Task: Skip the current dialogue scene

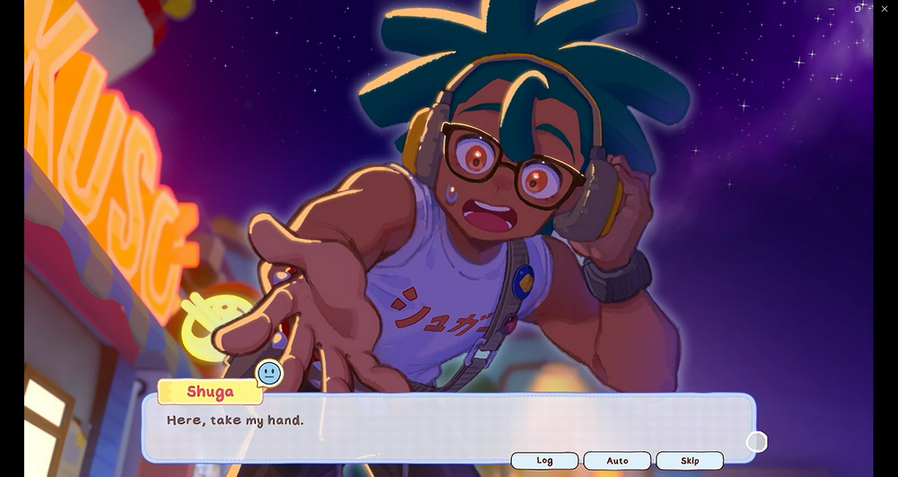Action: 689,461
